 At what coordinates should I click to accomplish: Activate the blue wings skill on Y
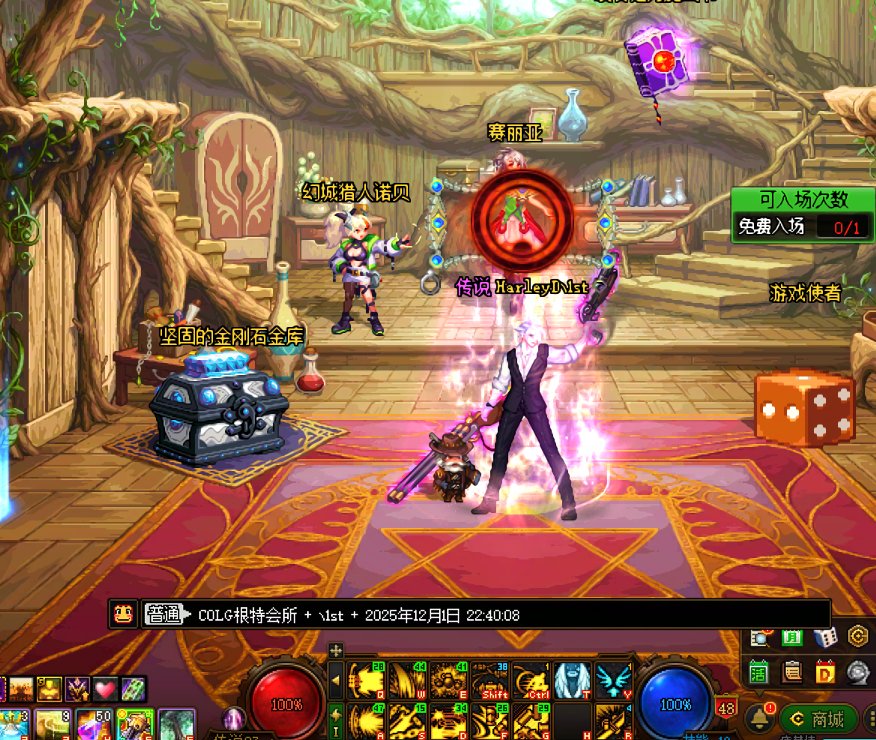(611, 681)
